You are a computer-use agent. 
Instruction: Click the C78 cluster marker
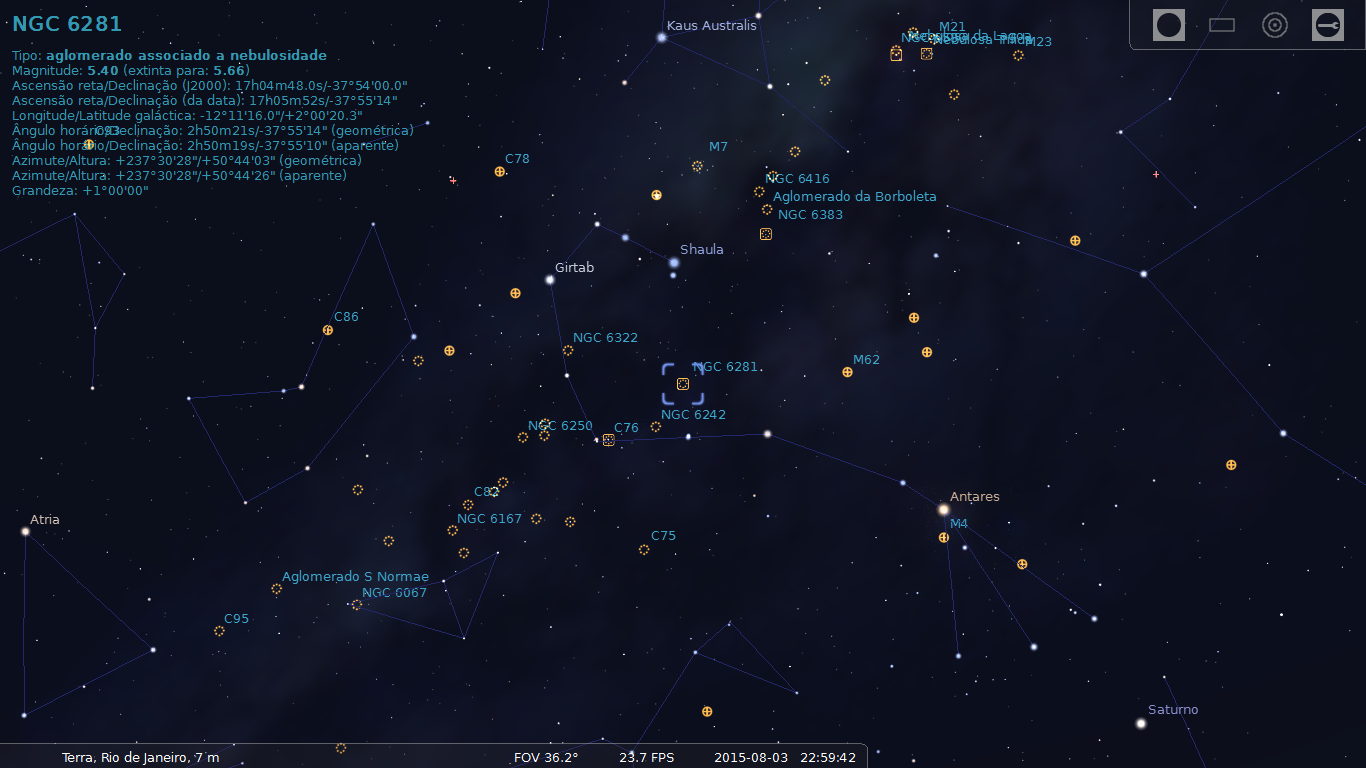coord(500,172)
